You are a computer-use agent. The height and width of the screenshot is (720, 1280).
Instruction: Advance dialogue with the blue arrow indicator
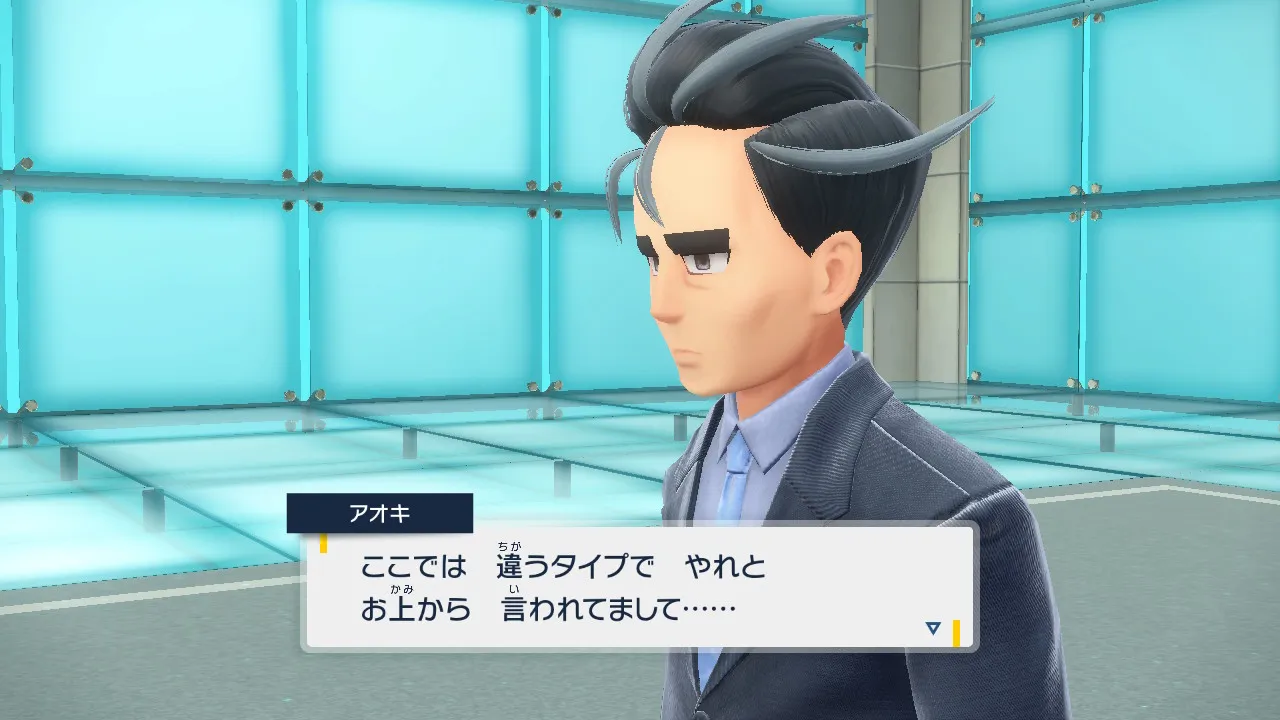[x=933, y=628]
